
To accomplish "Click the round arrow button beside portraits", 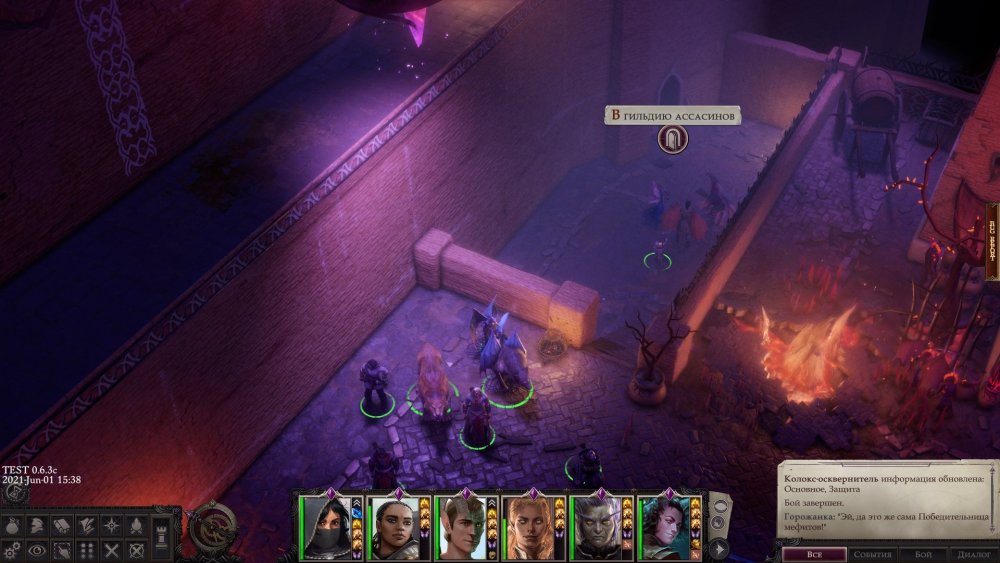I will (717, 548).
